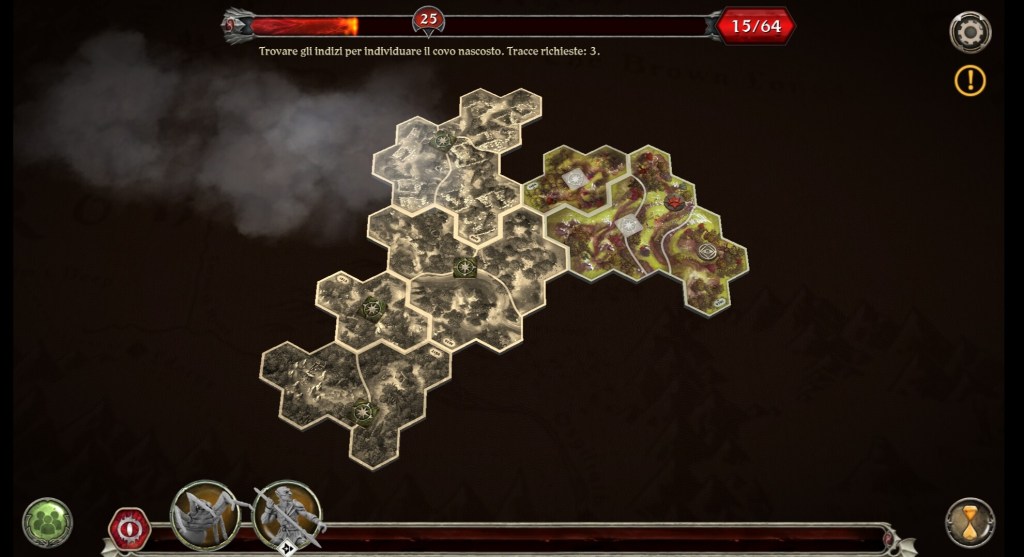The width and height of the screenshot is (1024, 557).
Task: Click the red eye hexagon icon
Action: coord(129,527)
